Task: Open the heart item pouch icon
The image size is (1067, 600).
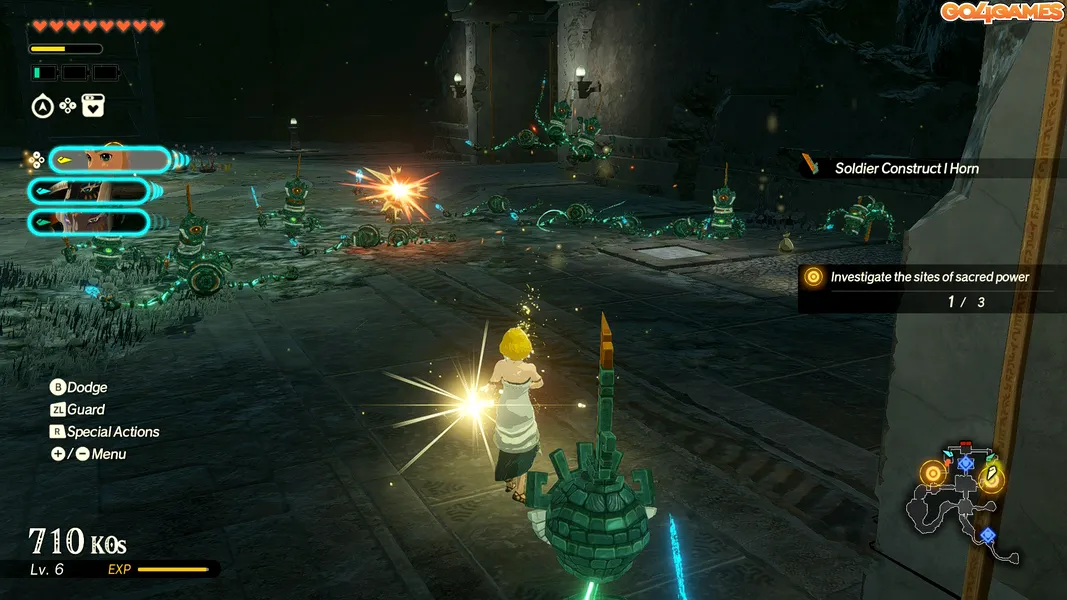Action: point(93,106)
